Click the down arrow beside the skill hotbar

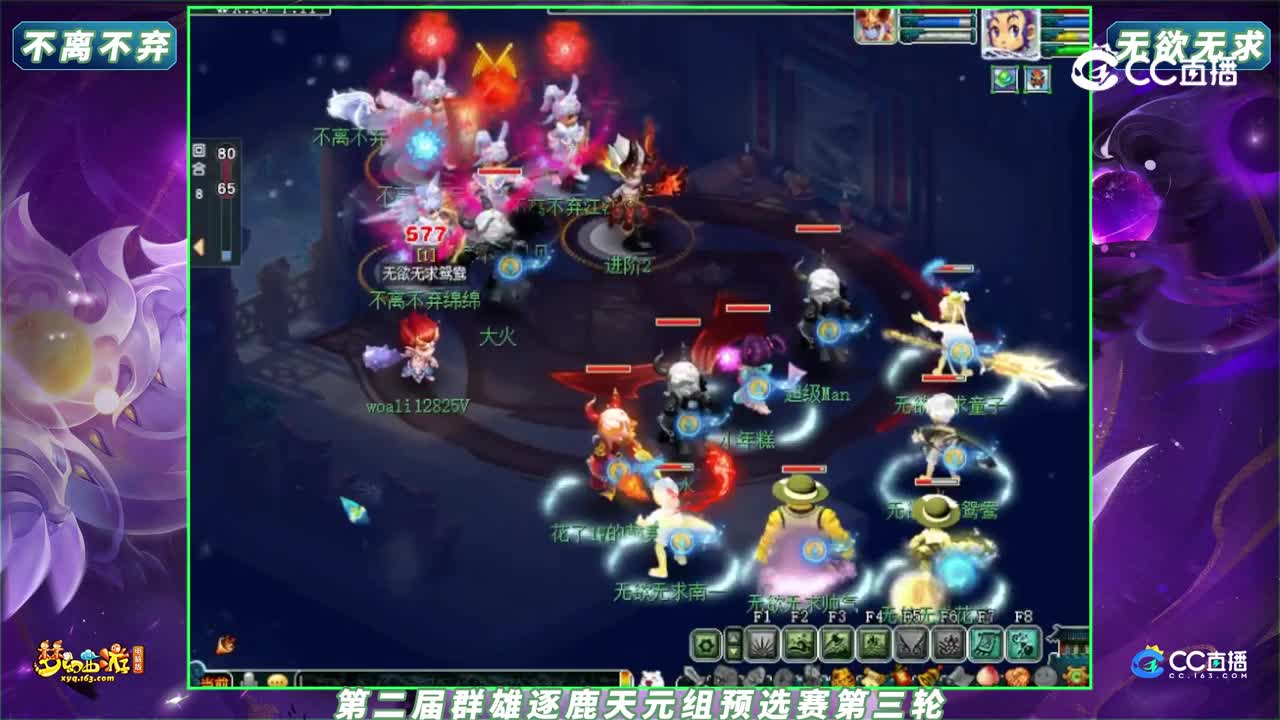click(733, 653)
